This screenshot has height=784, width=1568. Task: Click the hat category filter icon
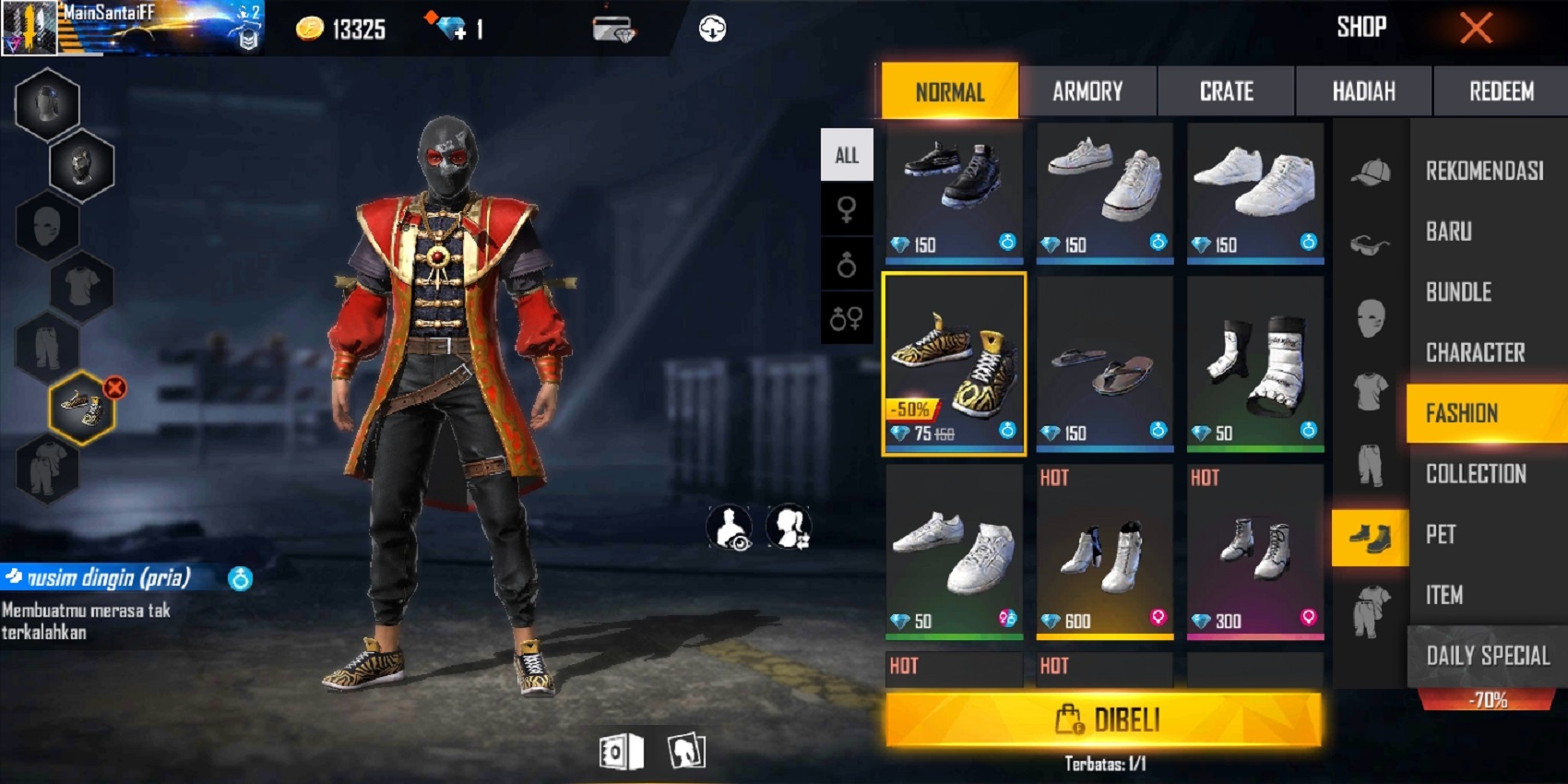pyautogui.click(x=1371, y=171)
